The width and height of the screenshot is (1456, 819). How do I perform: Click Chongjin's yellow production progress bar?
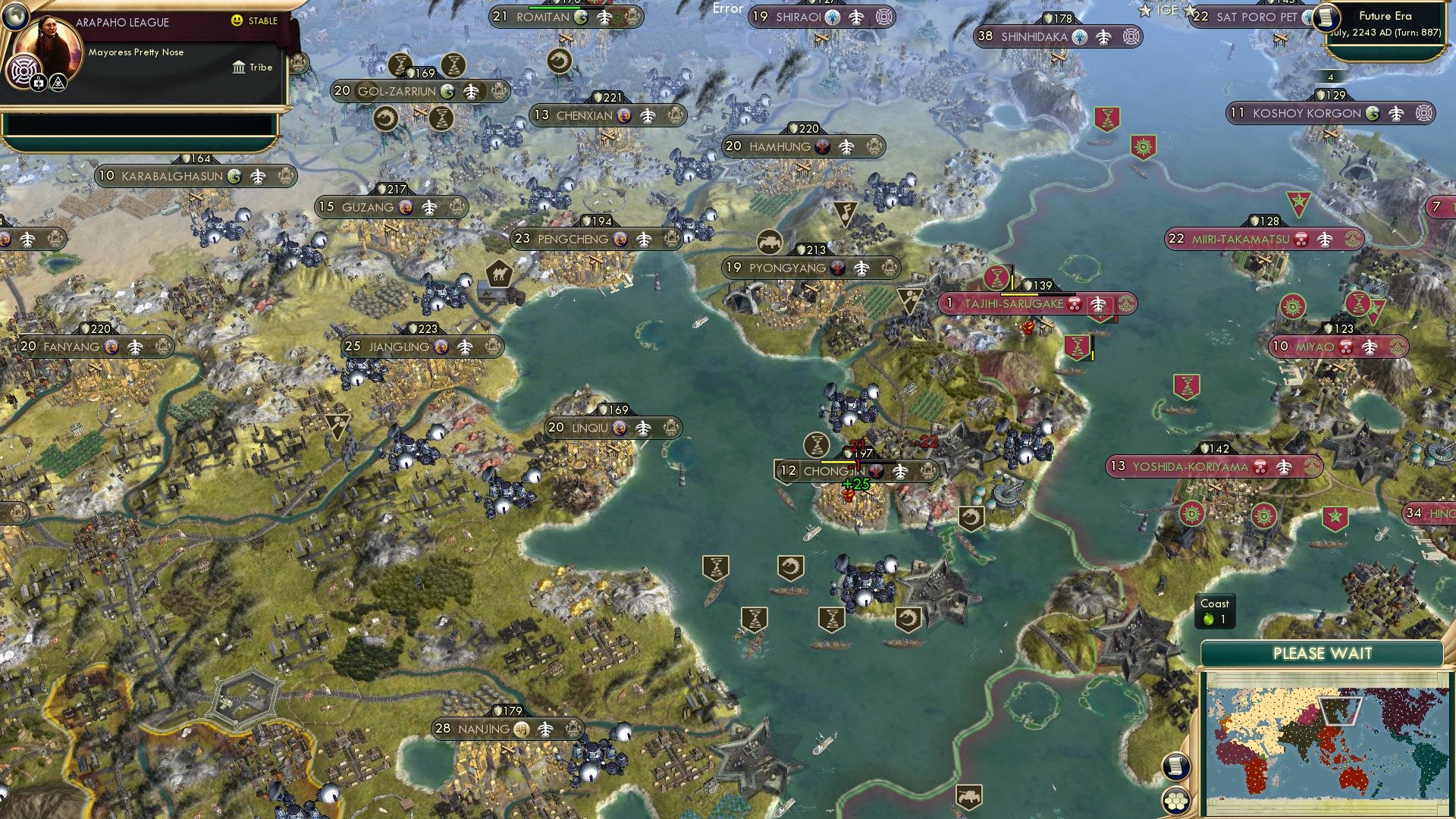837,461
